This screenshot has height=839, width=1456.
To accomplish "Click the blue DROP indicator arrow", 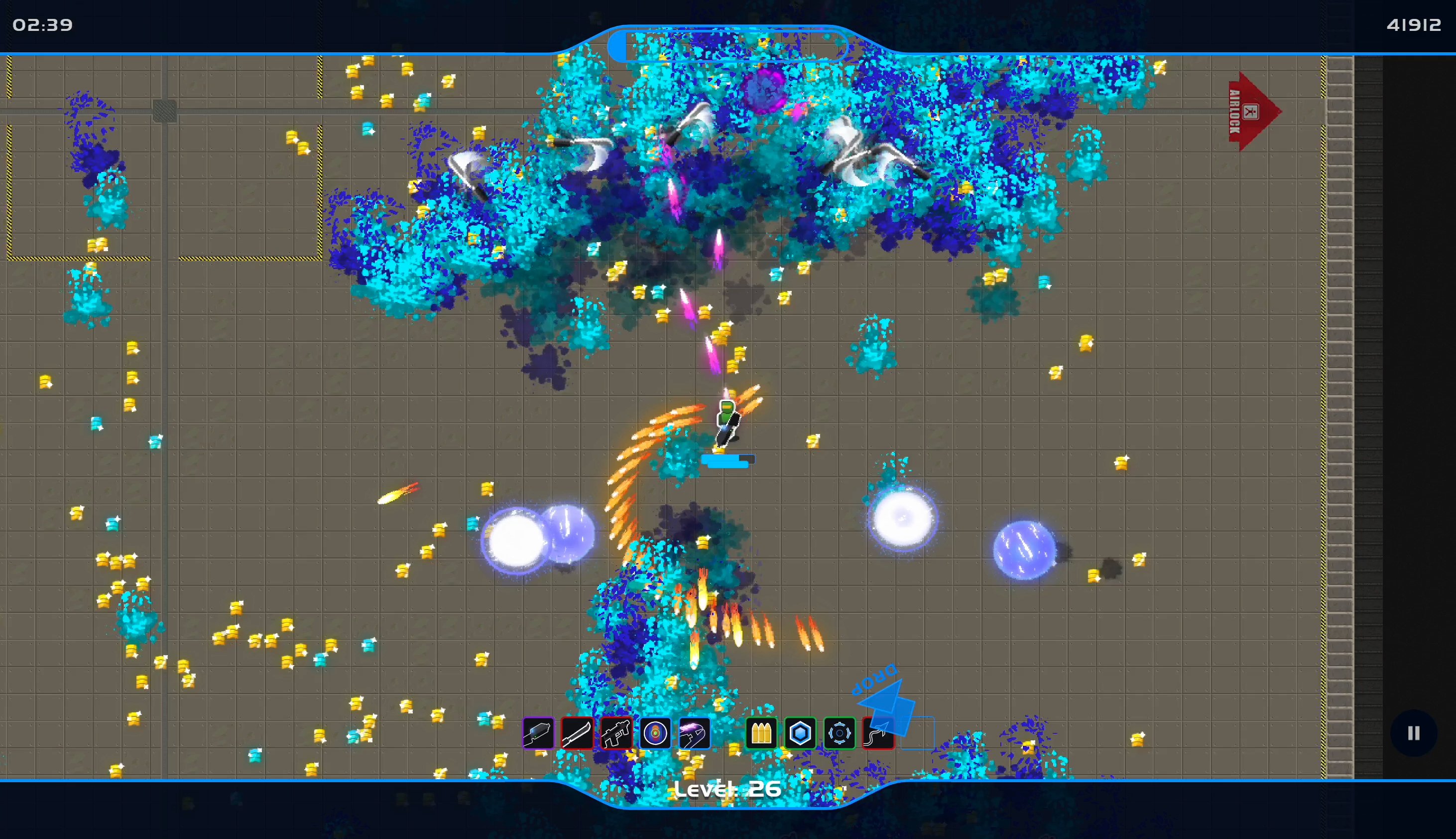I will [887, 700].
